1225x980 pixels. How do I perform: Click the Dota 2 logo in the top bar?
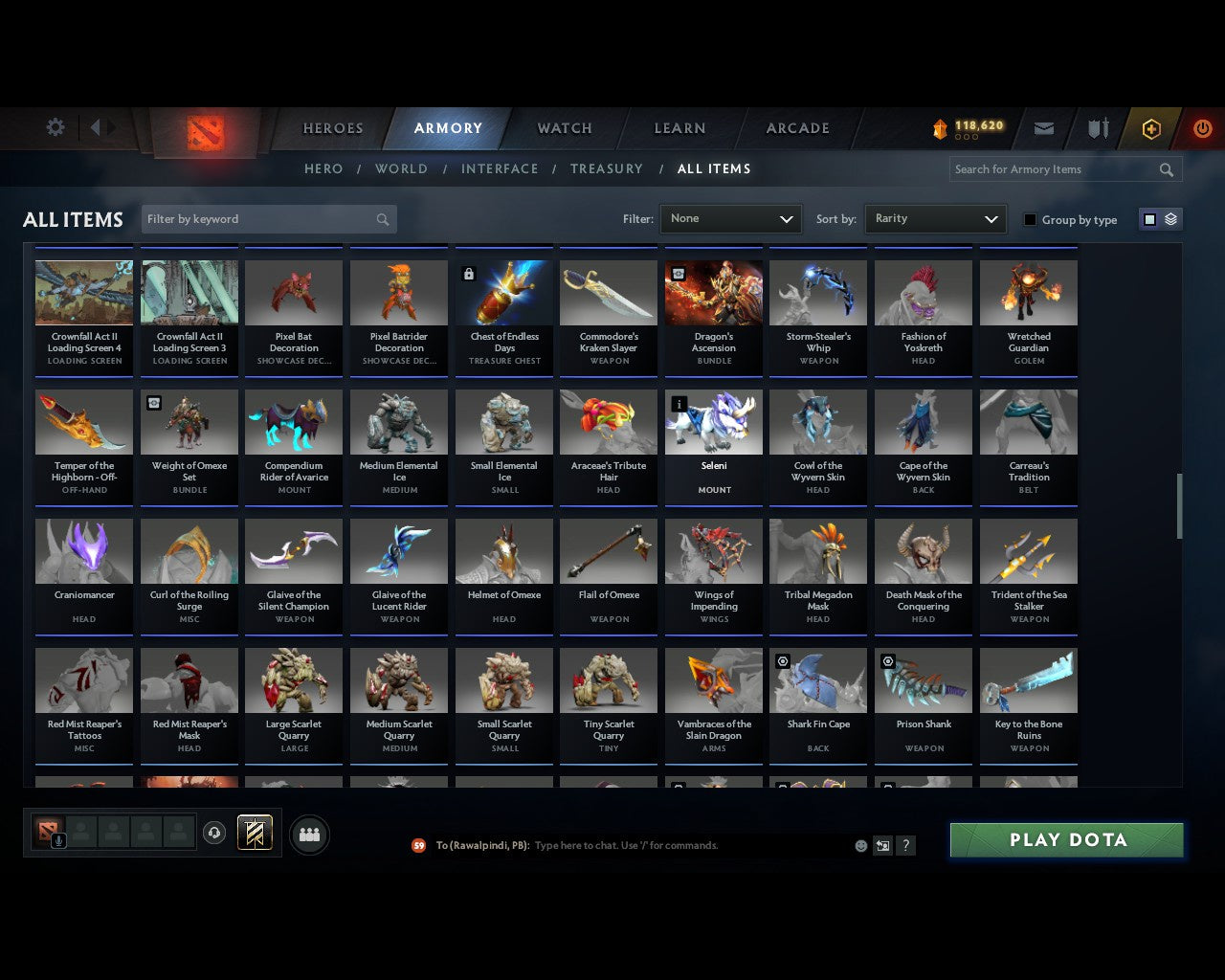pyautogui.click(x=204, y=134)
